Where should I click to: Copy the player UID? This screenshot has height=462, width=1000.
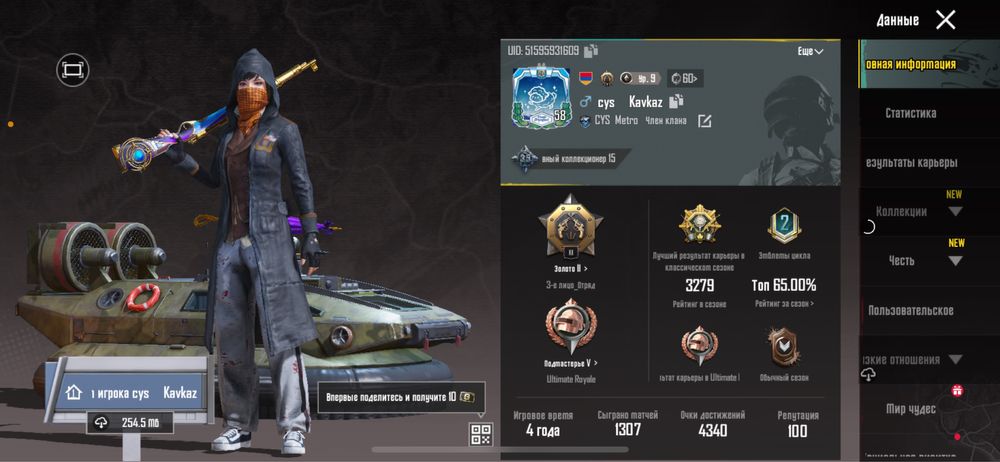(x=592, y=50)
